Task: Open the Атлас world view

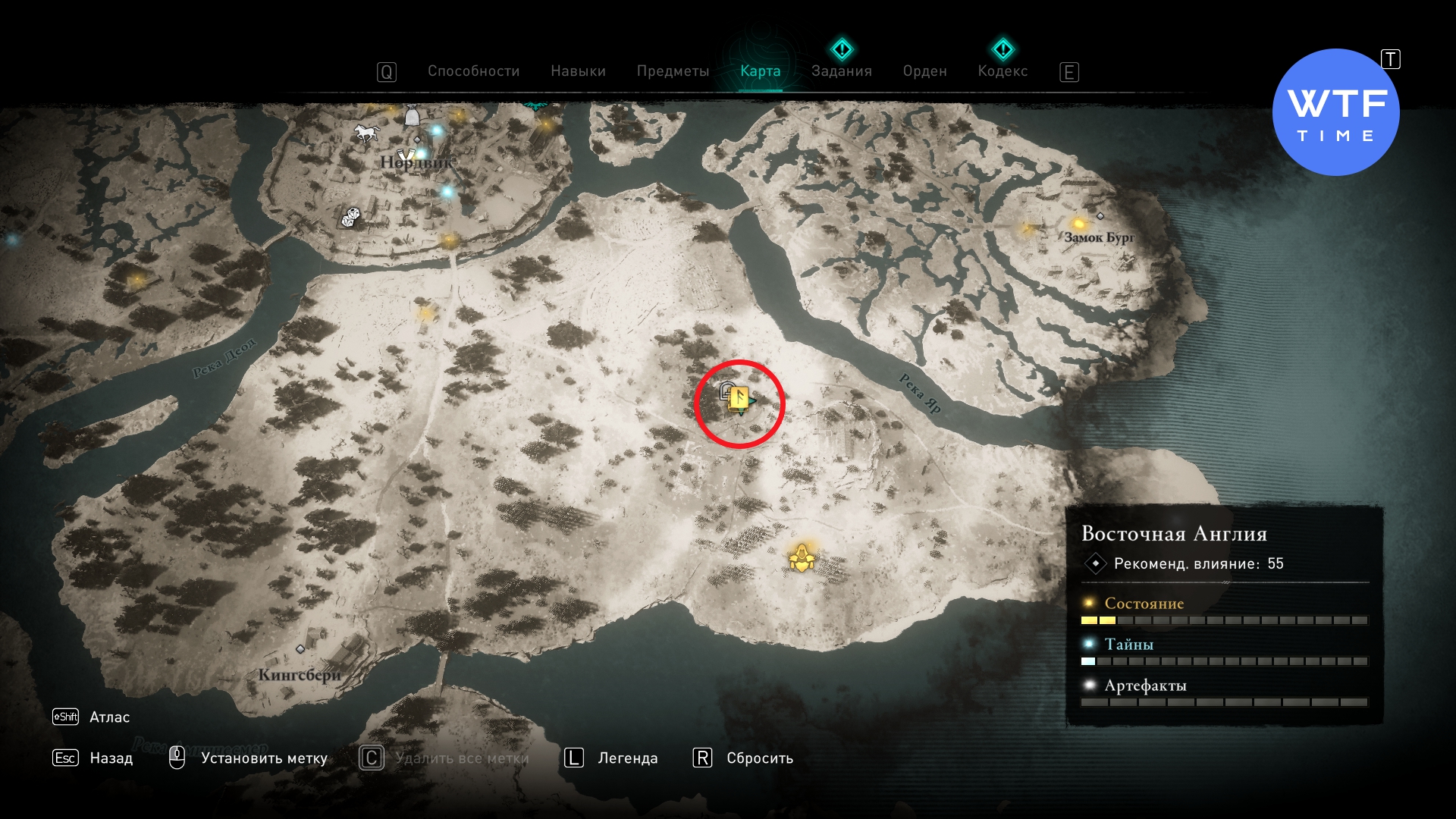Action: pos(109,717)
